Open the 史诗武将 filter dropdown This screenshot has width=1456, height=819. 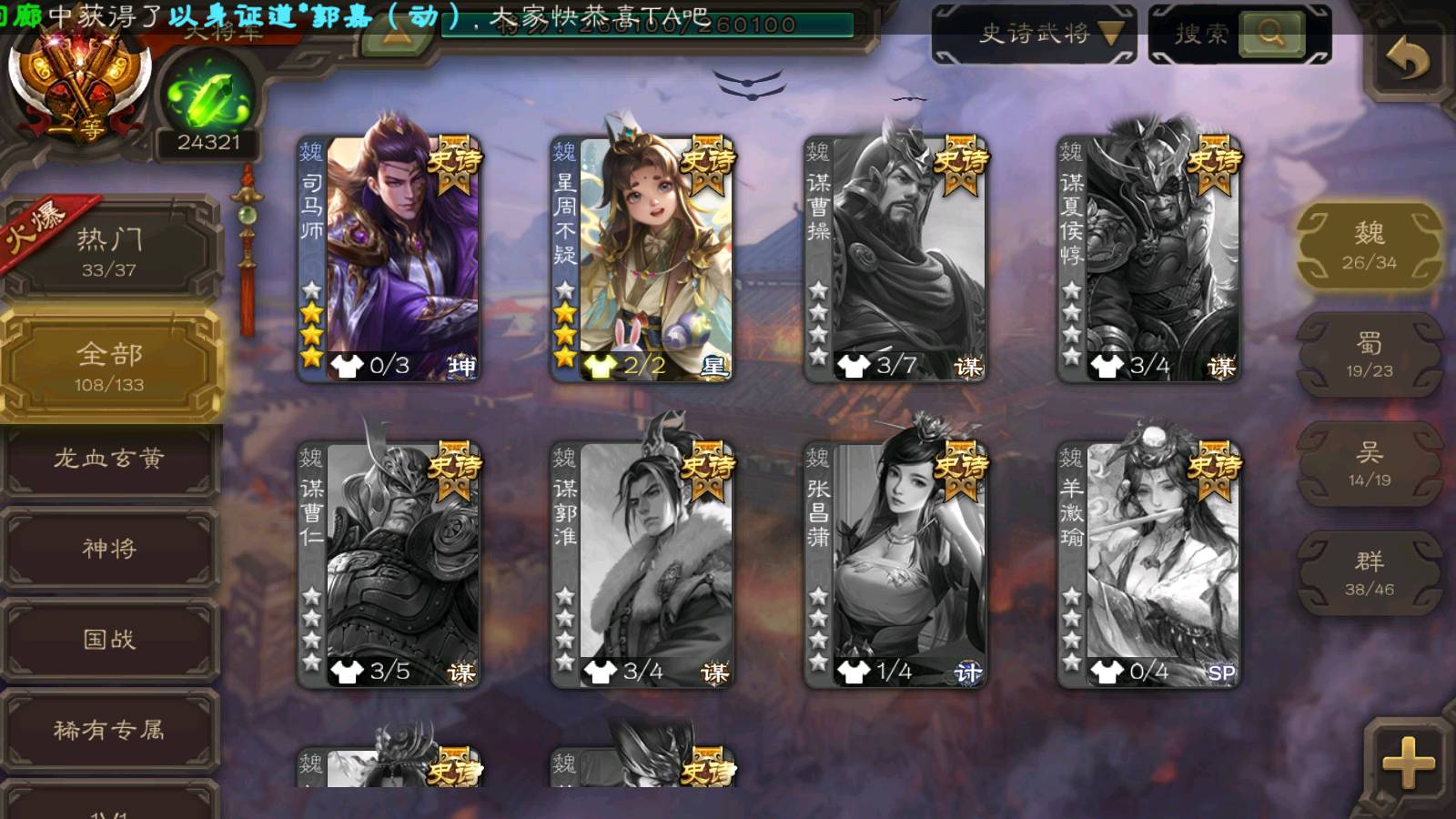coord(1035,35)
